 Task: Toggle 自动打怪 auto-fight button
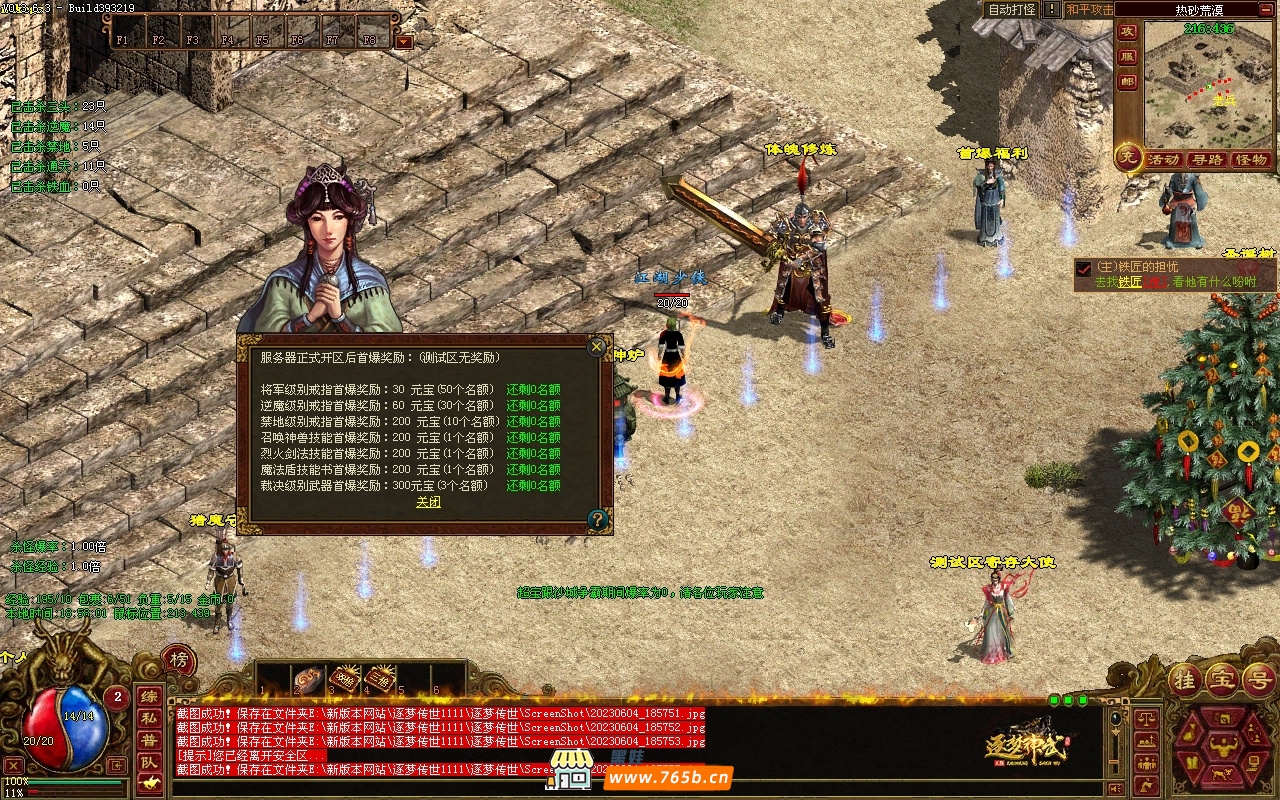click(1011, 9)
